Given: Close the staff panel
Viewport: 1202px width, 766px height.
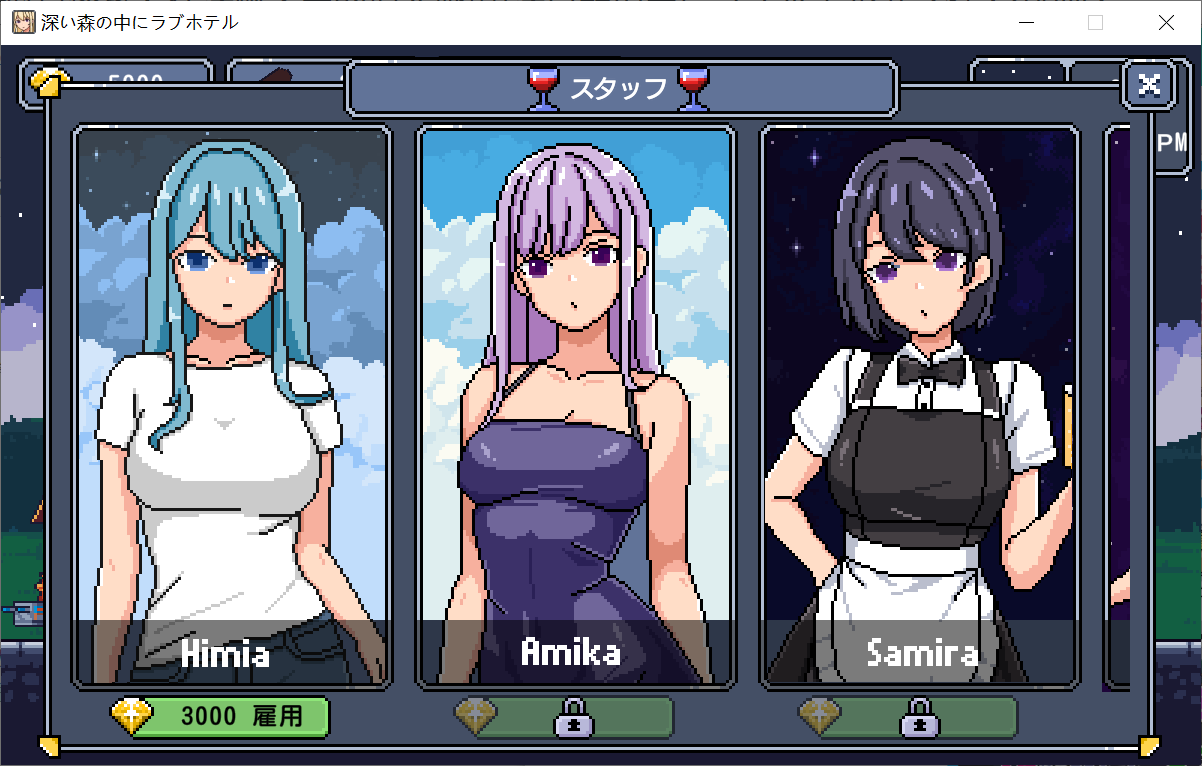Looking at the screenshot, I should click(1149, 85).
